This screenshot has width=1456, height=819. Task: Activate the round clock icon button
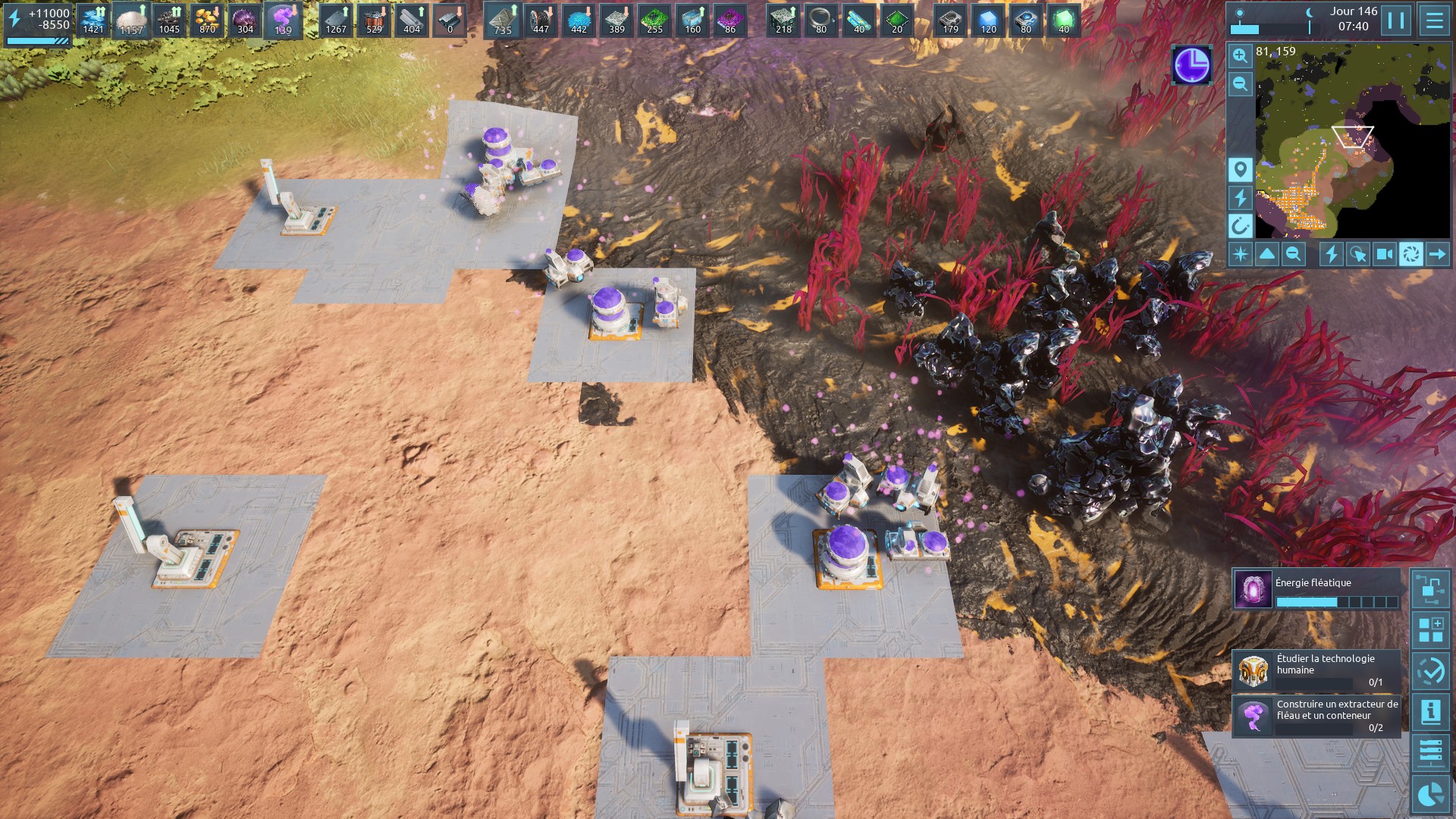(1191, 64)
